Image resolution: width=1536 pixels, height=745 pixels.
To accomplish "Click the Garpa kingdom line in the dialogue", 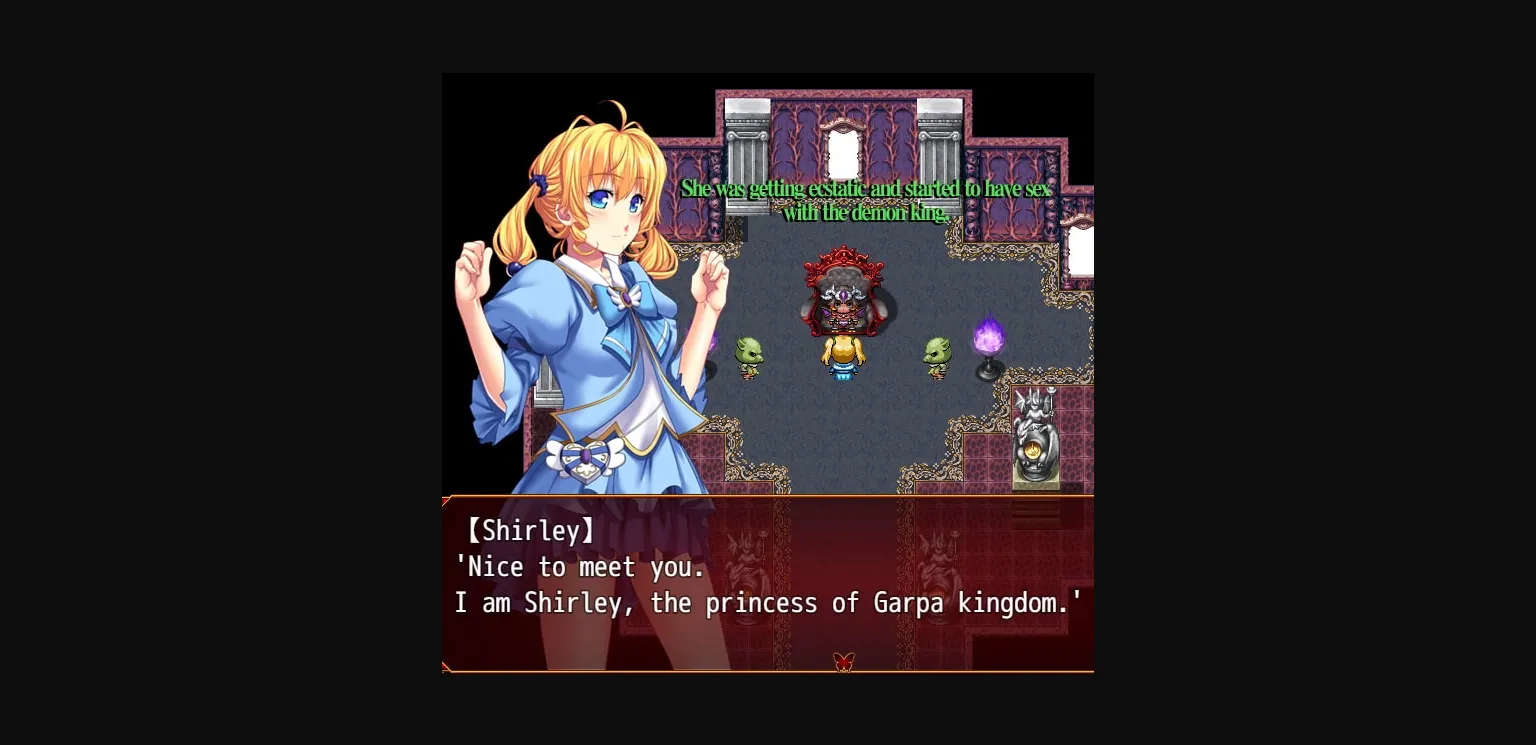I will 770,603.
